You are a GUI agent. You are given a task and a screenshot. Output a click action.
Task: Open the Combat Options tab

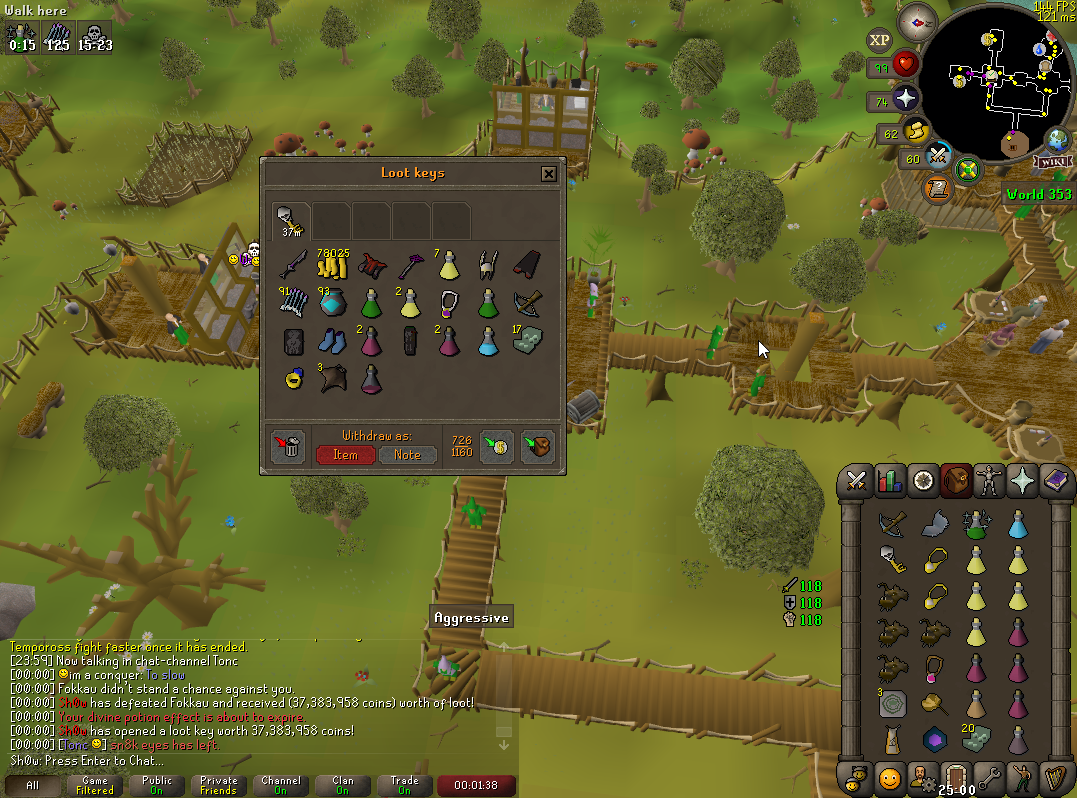click(856, 481)
